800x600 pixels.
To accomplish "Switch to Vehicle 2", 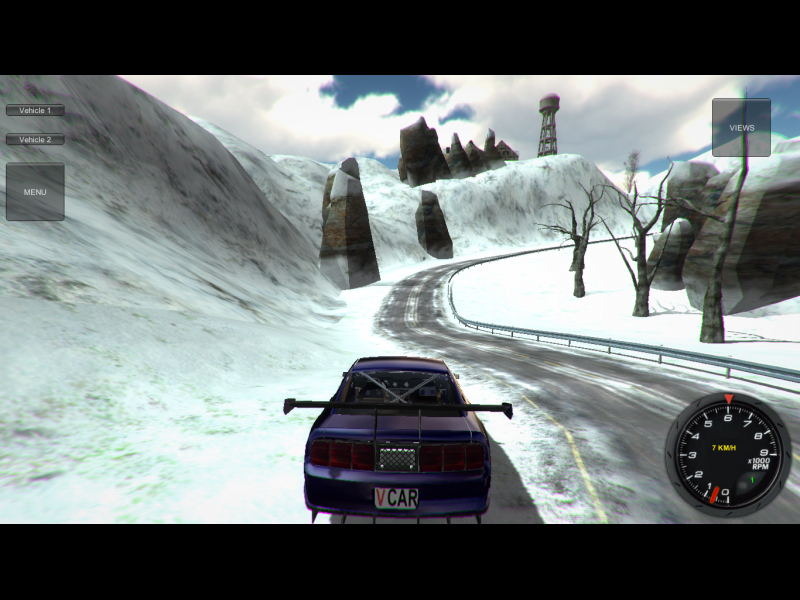I will [35, 140].
